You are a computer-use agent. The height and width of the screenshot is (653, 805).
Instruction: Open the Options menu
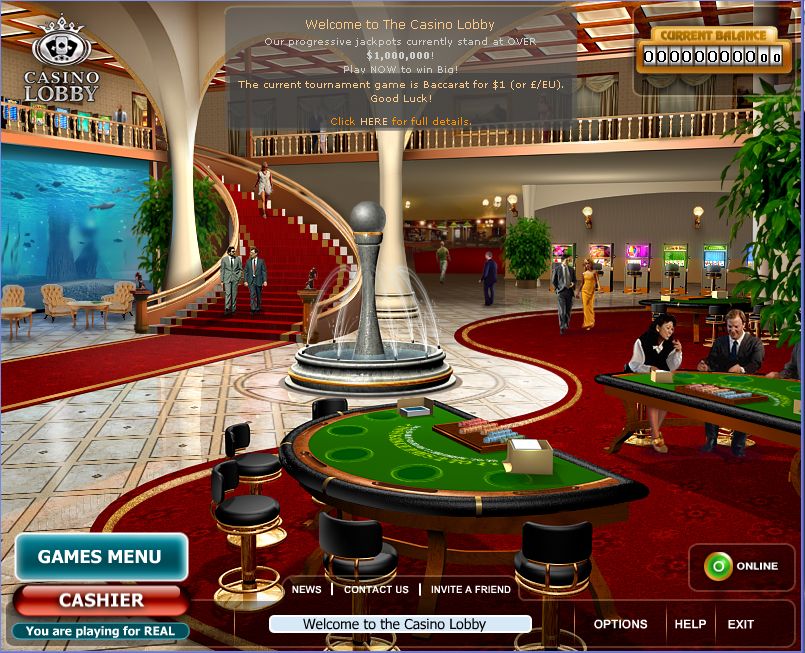click(620, 624)
